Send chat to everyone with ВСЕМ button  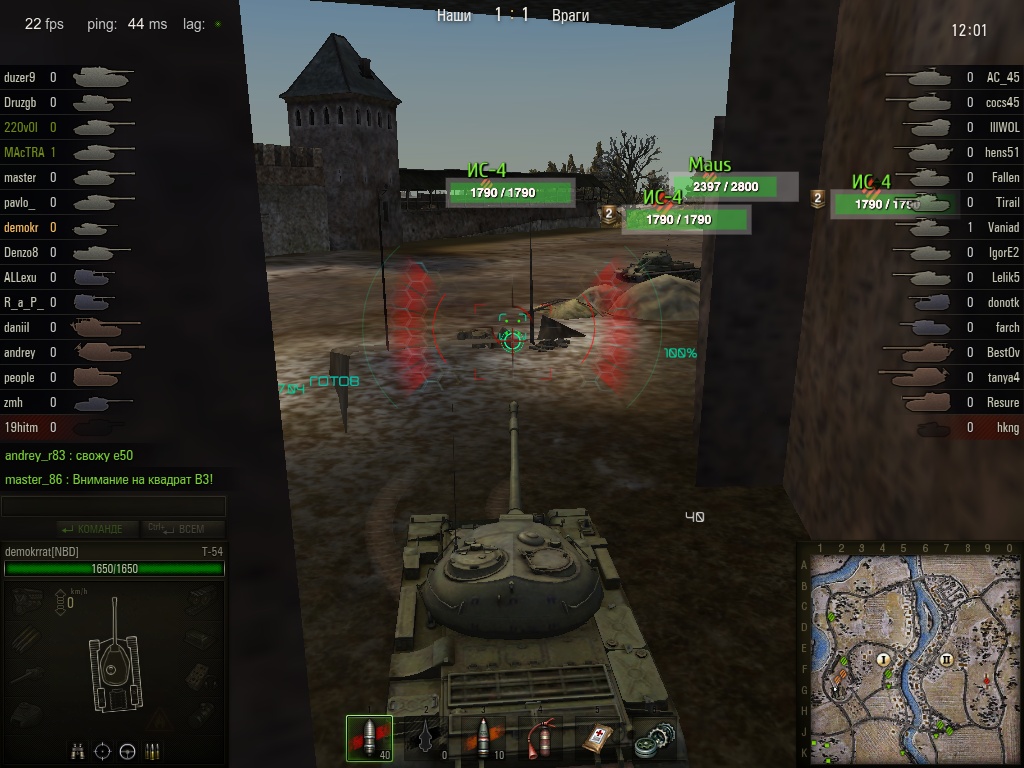click(x=184, y=529)
